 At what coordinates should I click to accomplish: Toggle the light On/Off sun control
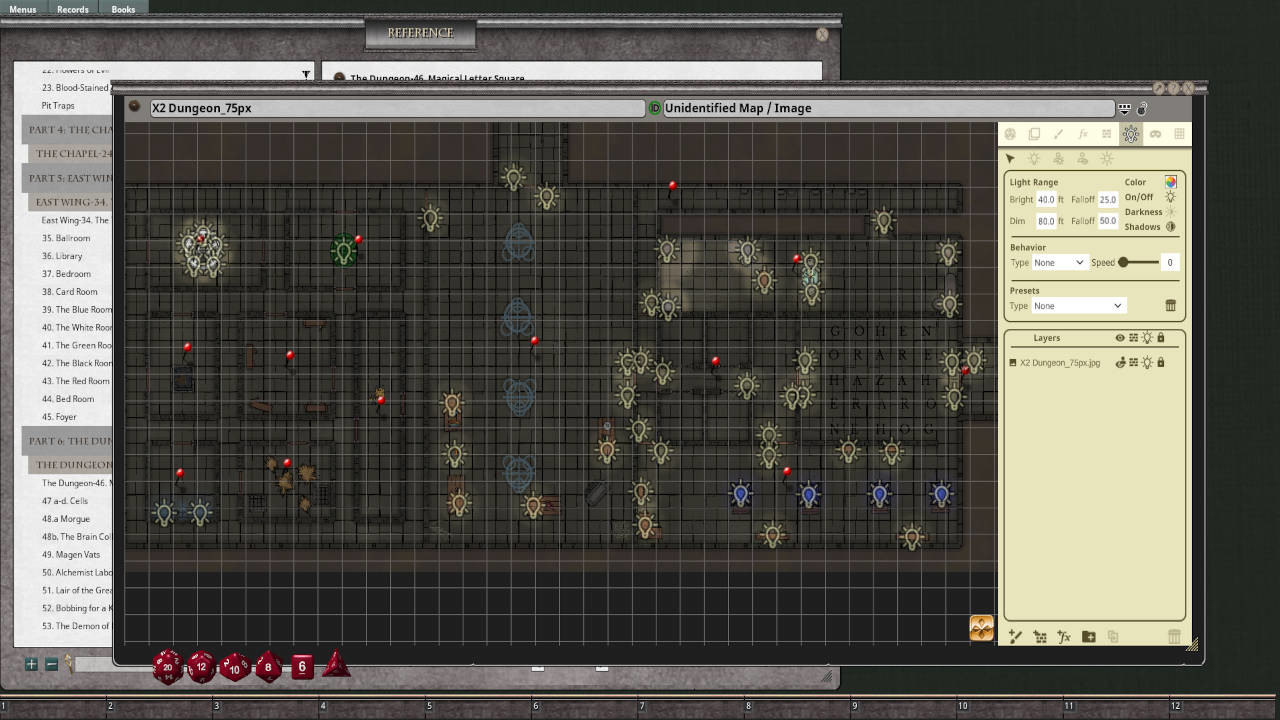coord(1170,197)
